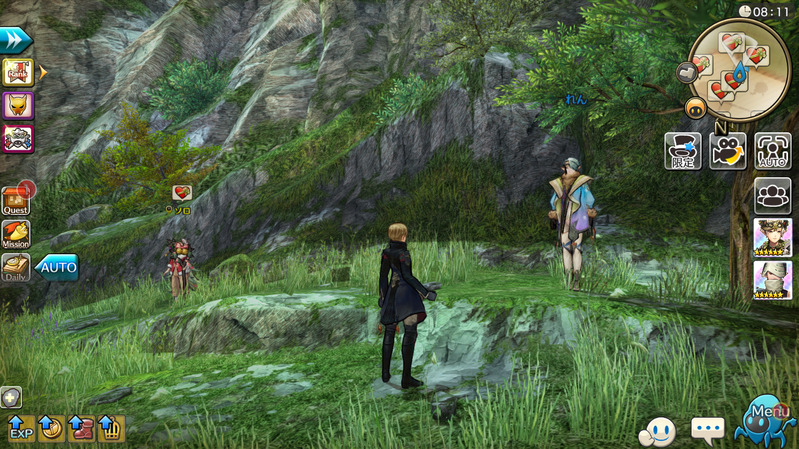
Task: Open the skull-and-crossbones icon
Action: point(18,138)
